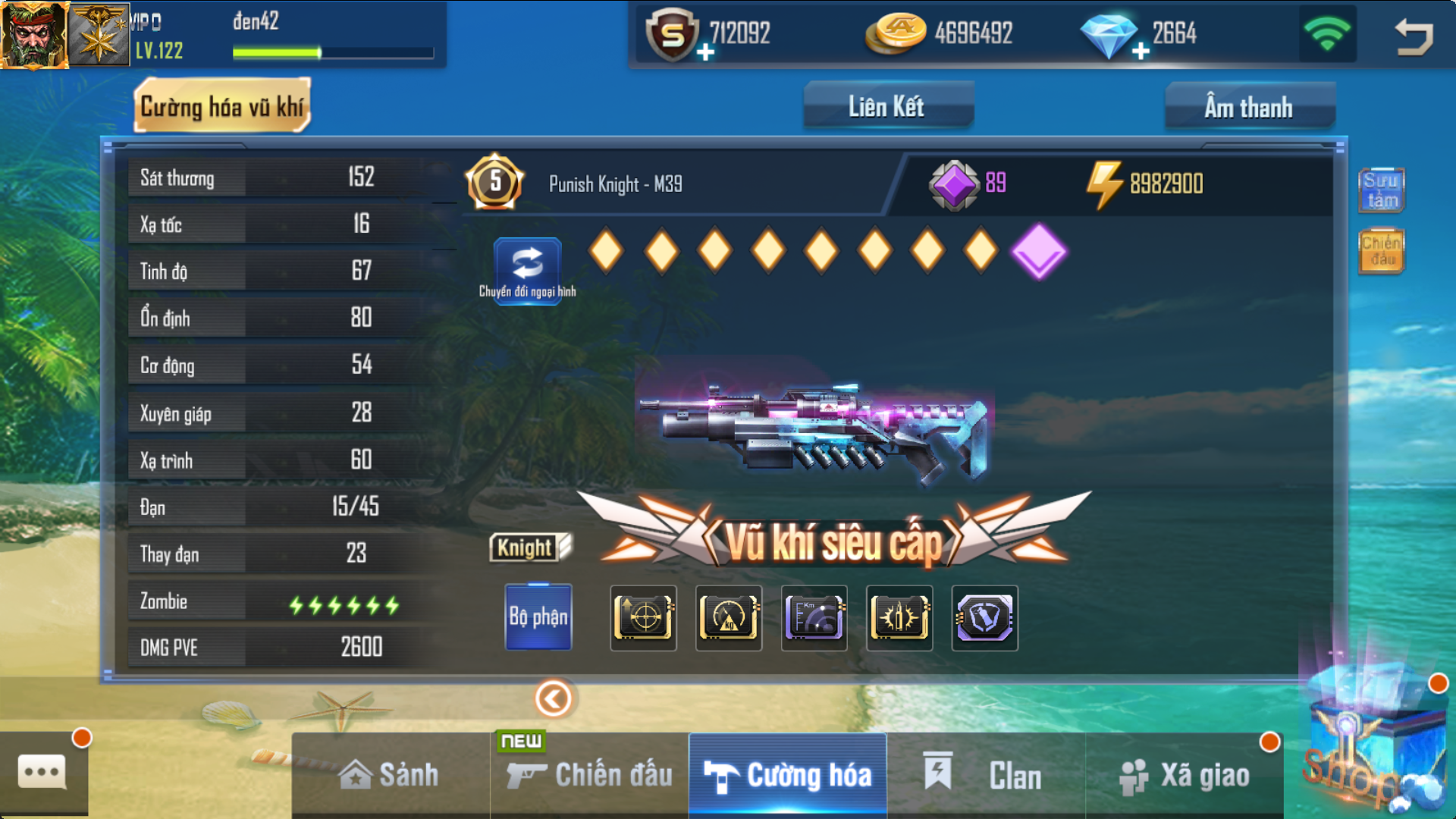Open the chat bubble window
1456x819 pixels.
42,773
